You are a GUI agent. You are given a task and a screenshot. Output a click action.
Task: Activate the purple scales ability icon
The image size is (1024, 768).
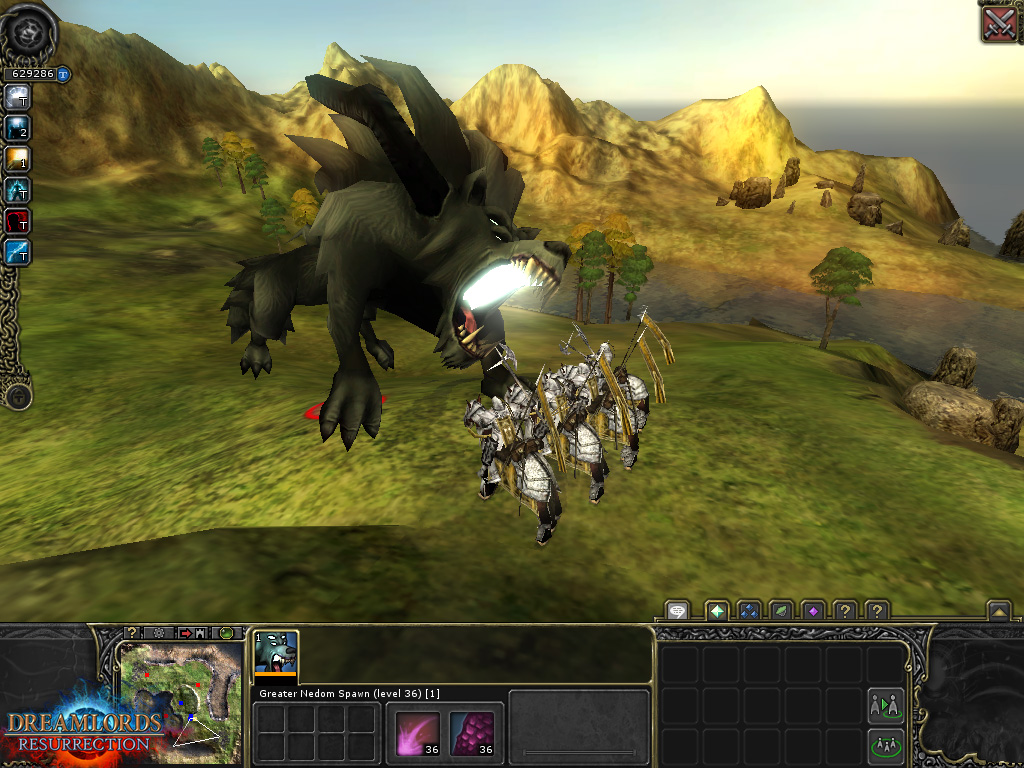472,731
